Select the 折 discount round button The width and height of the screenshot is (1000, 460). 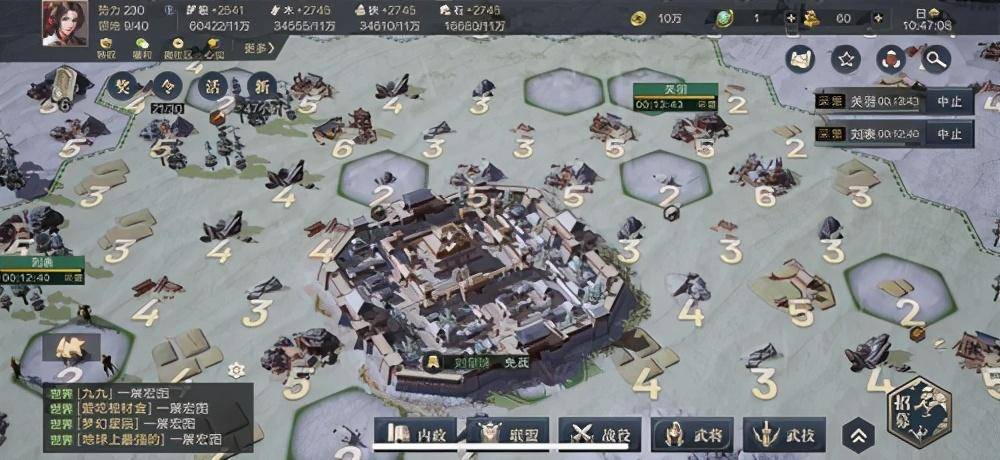(x=263, y=85)
